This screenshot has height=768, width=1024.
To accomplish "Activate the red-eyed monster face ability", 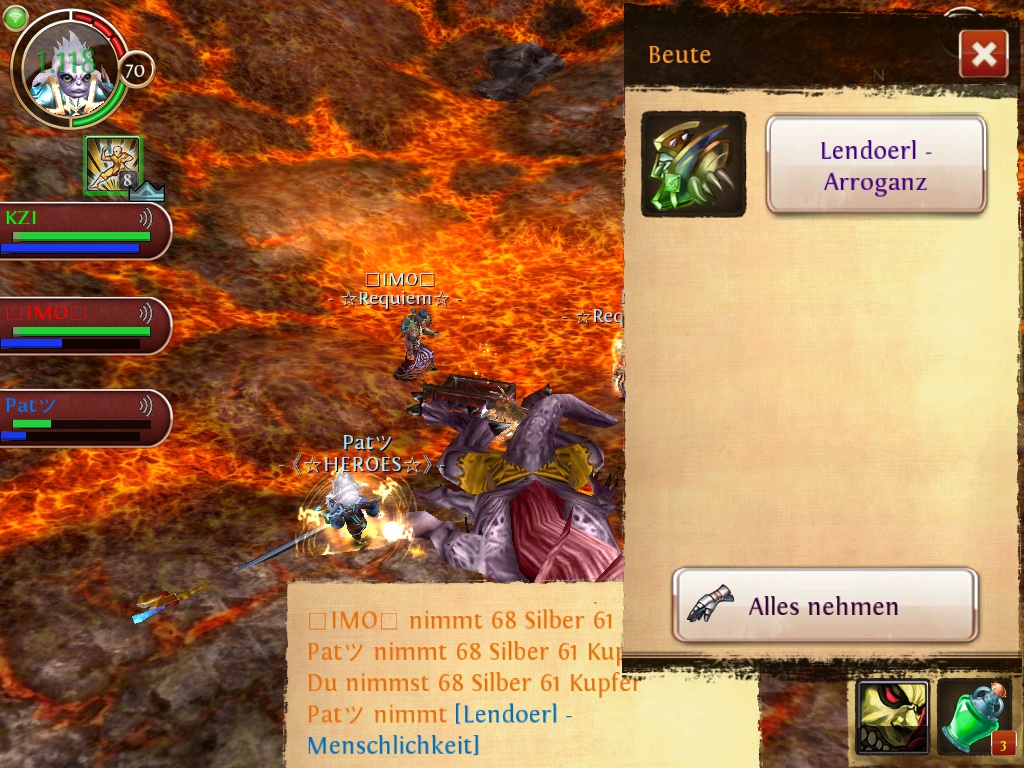I will [x=892, y=717].
